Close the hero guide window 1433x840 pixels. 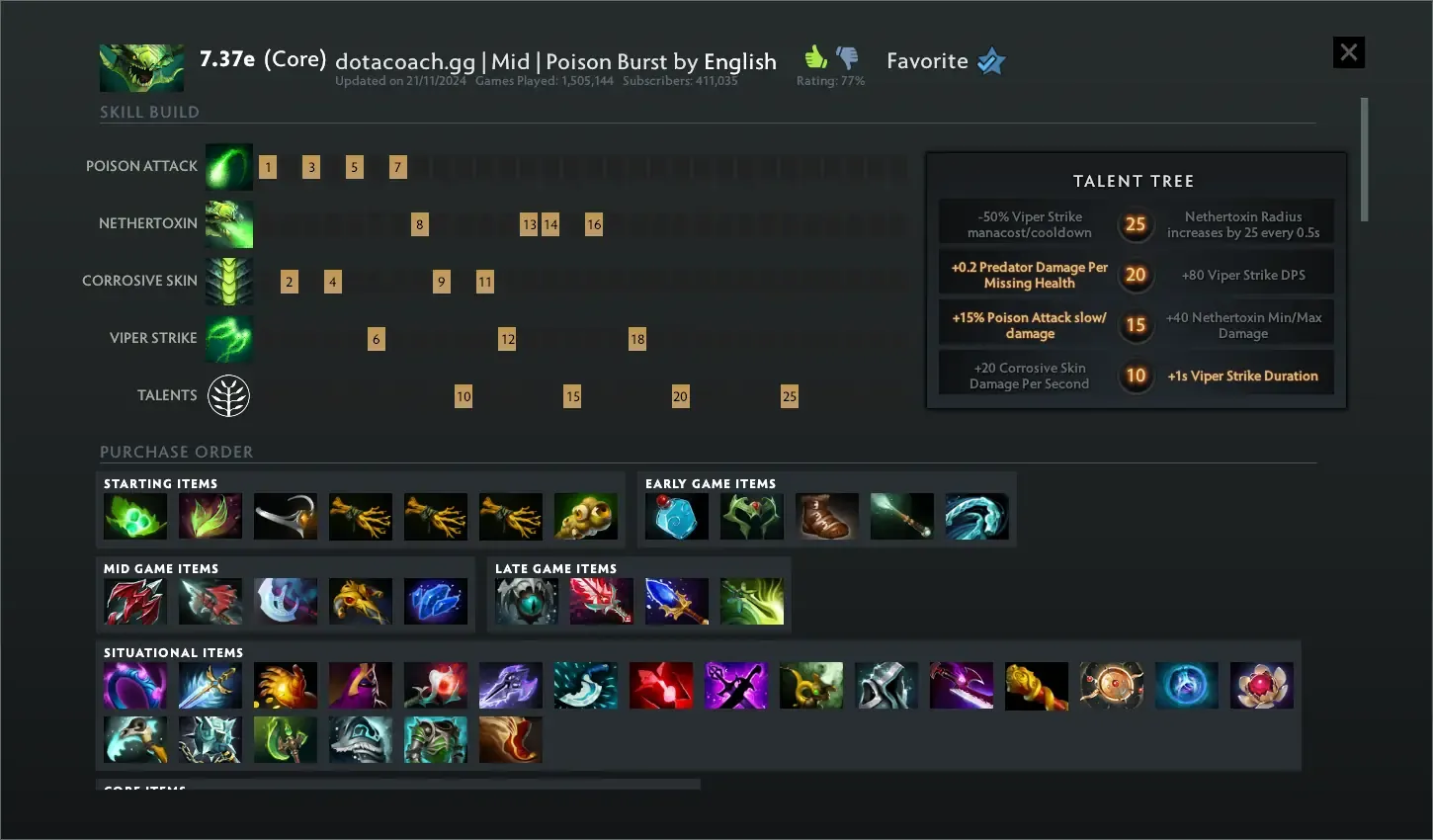pos(1348,52)
